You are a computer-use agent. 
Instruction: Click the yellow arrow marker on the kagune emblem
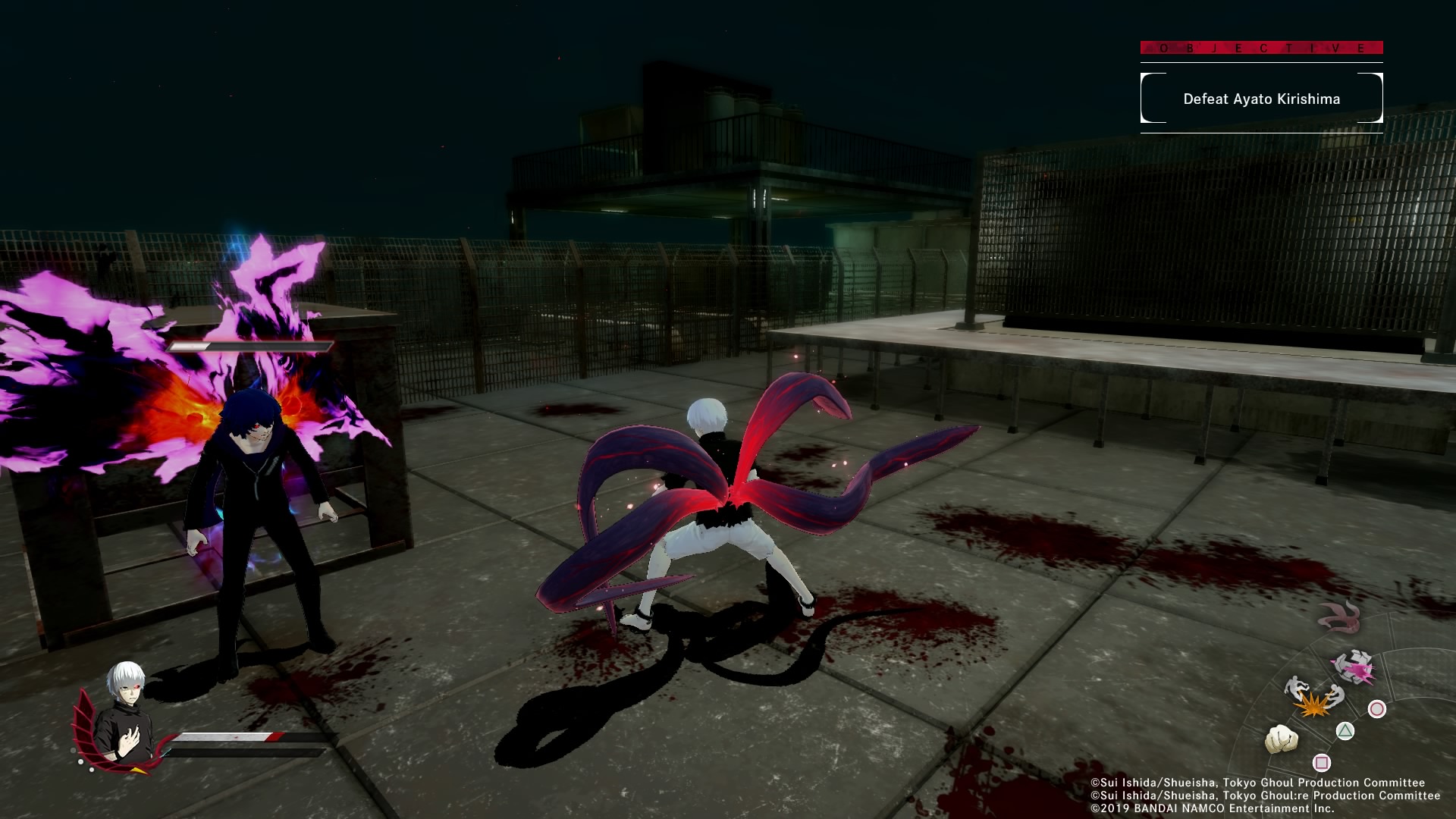pos(137,770)
